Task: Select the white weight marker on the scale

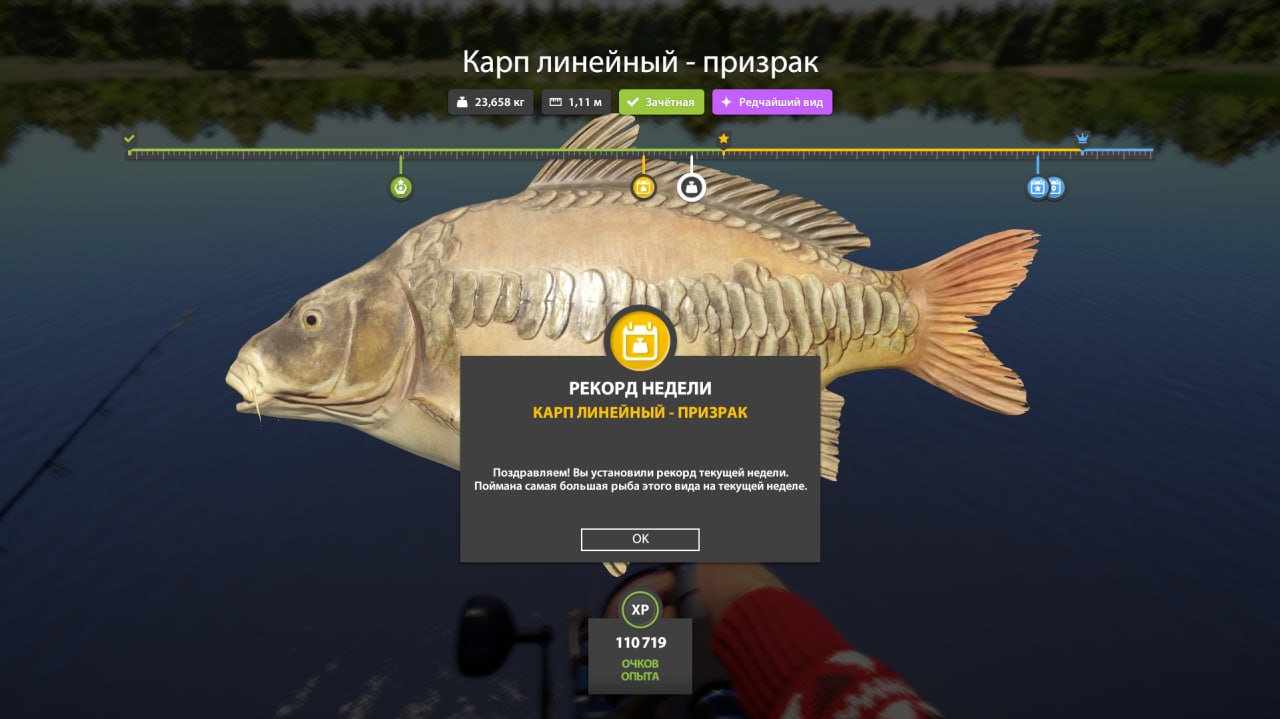Action: pos(691,187)
